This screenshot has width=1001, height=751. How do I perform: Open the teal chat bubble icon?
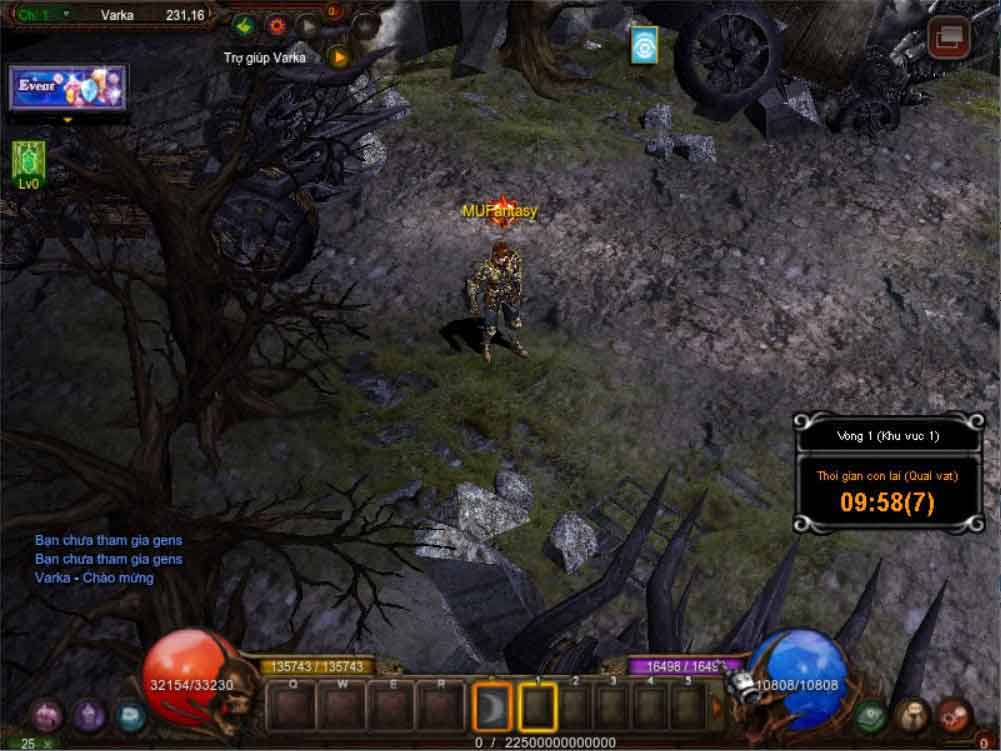coord(130,714)
